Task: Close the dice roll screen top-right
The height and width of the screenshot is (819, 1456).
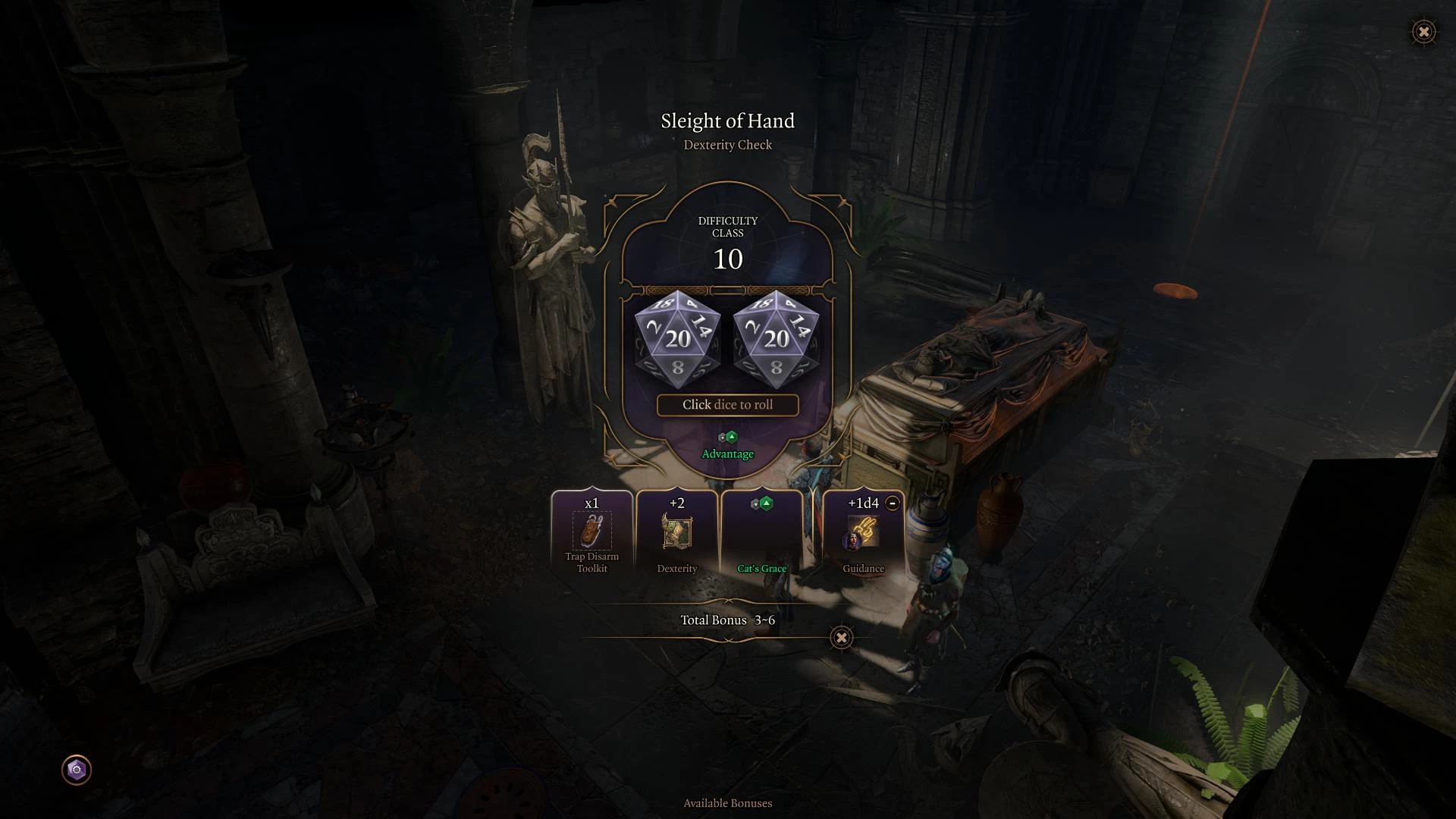Action: pos(1423,32)
